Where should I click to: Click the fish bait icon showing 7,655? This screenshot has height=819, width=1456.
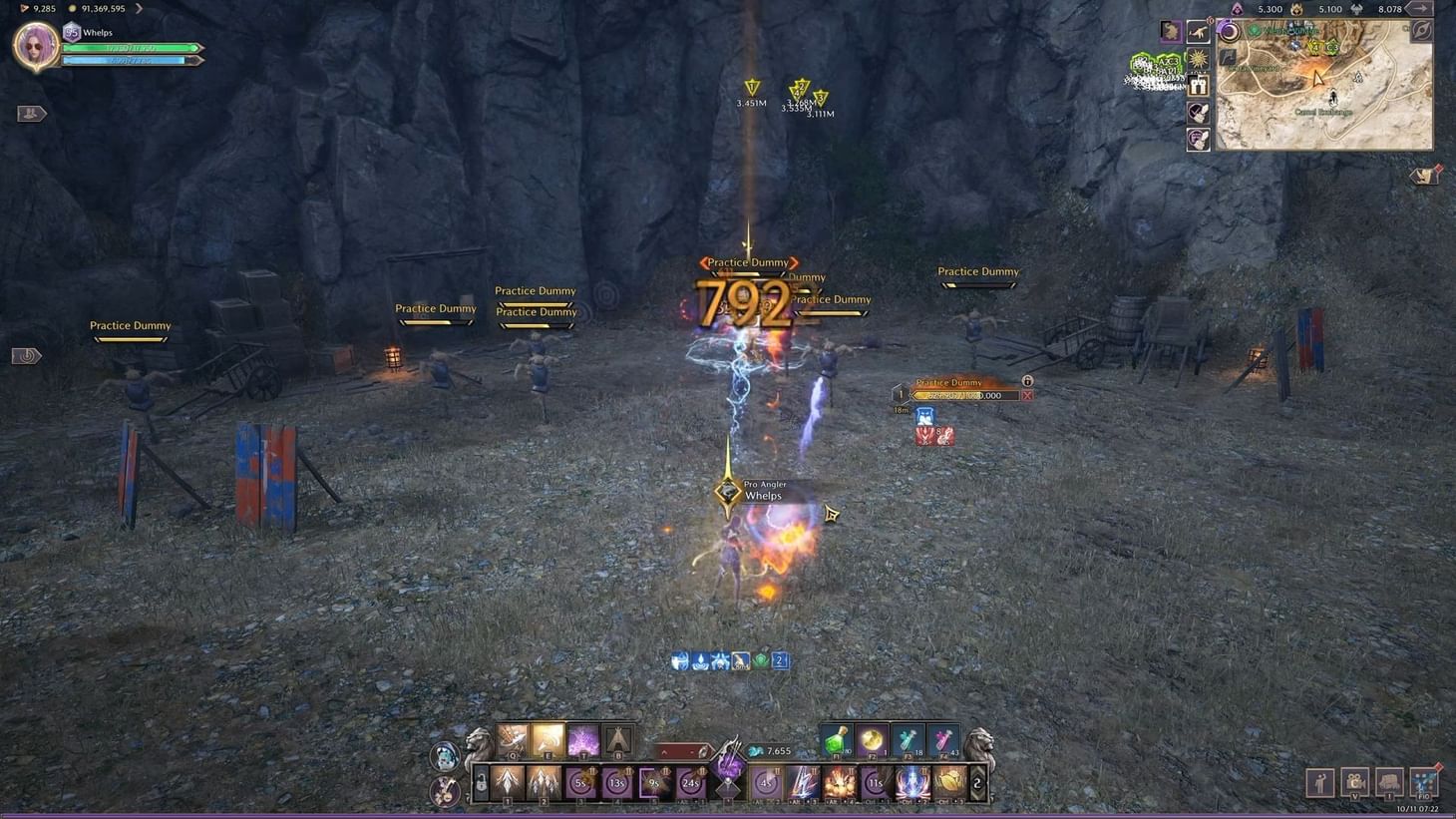(x=758, y=751)
